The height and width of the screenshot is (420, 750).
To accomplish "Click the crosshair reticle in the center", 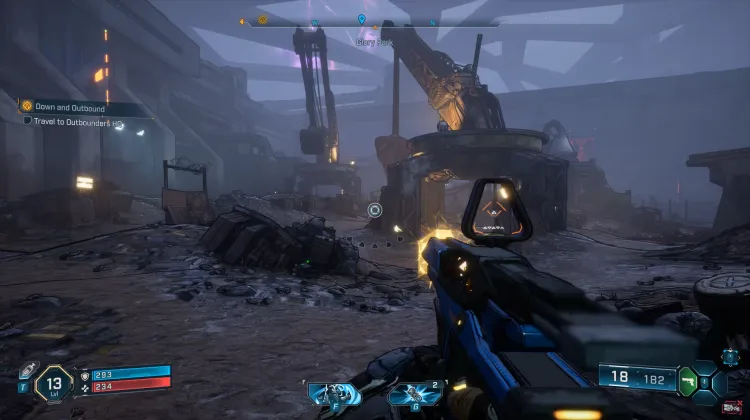I will [x=374, y=210].
